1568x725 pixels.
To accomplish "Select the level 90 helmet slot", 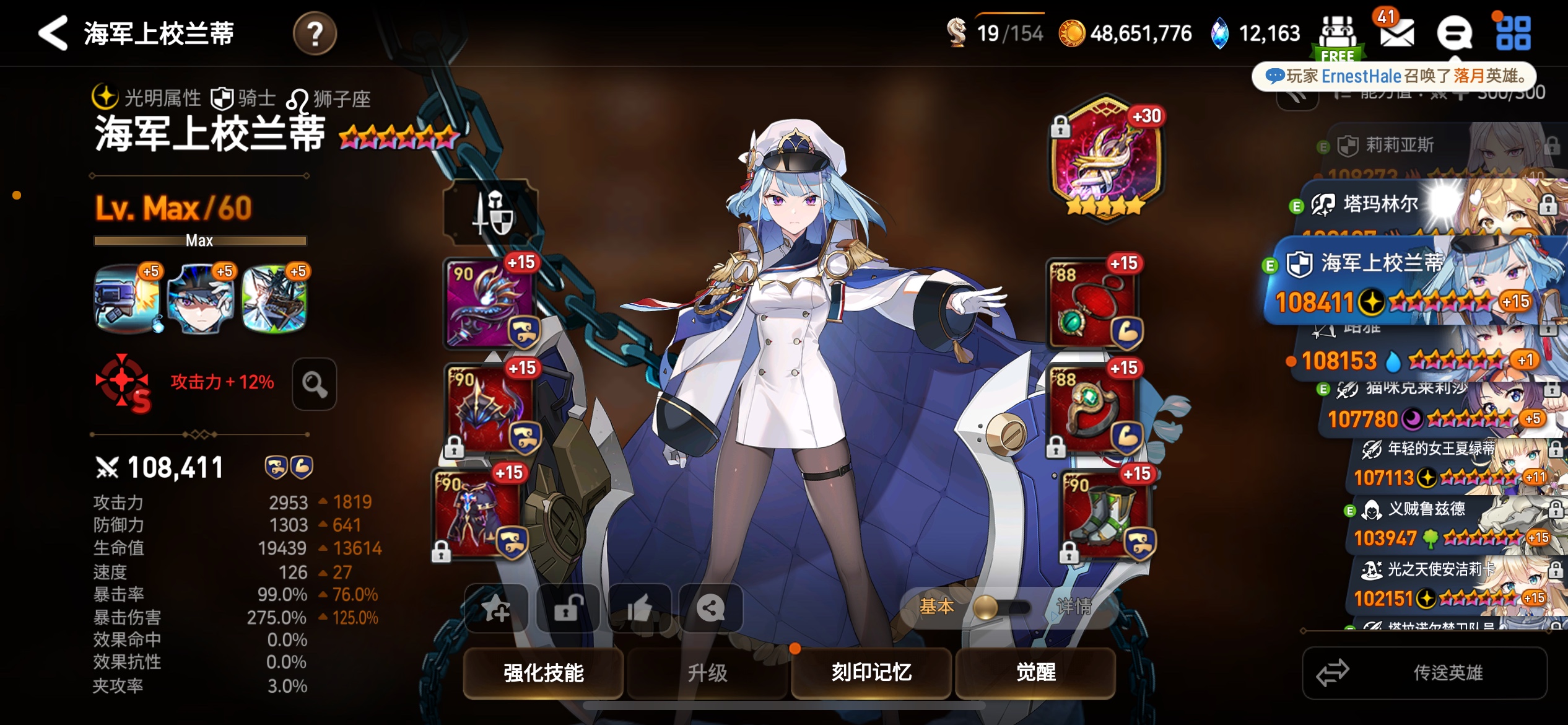I will [x=490, y=408].
